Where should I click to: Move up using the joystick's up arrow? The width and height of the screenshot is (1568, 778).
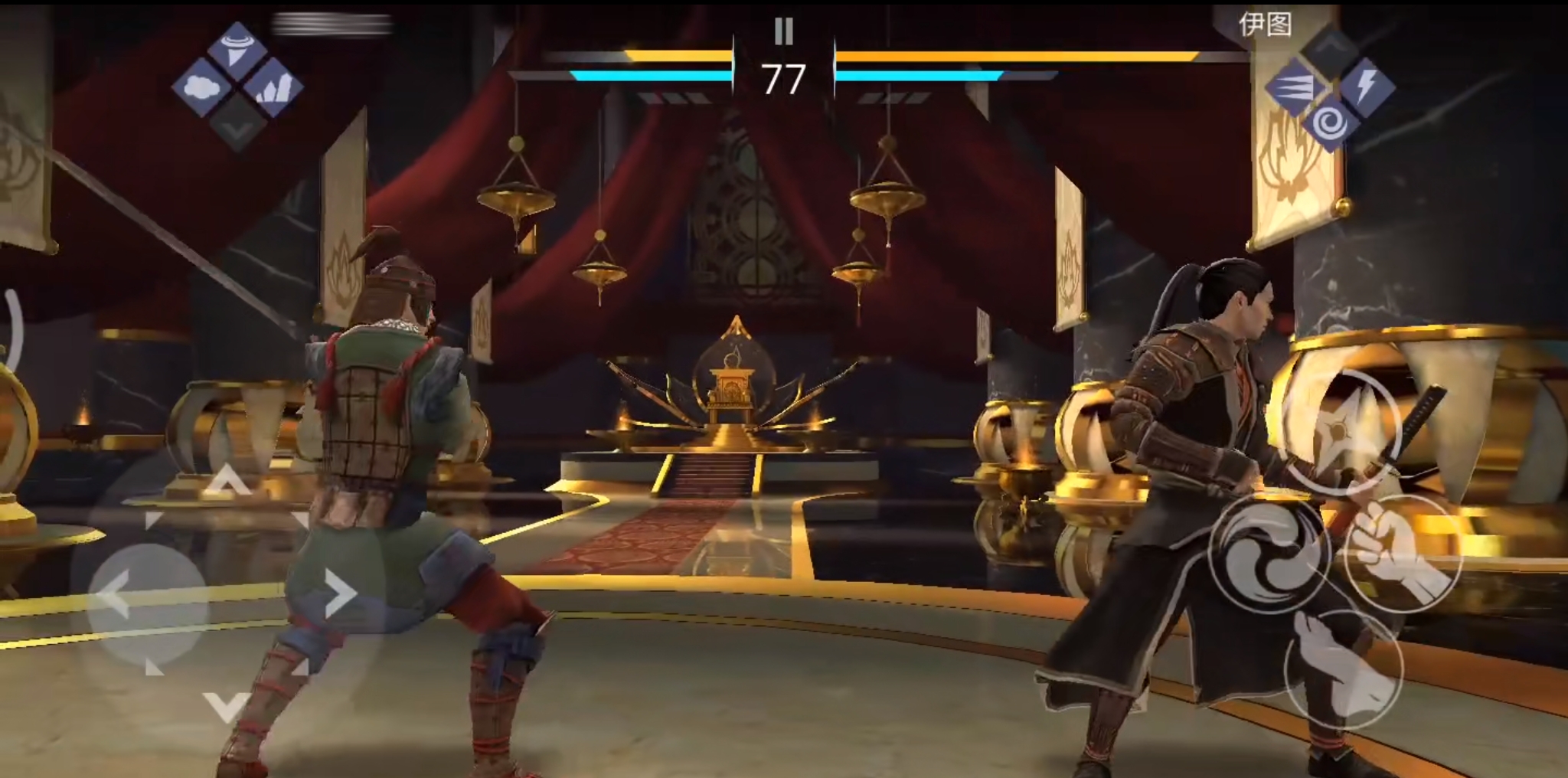pyautogui.click(x=226, y=482)
